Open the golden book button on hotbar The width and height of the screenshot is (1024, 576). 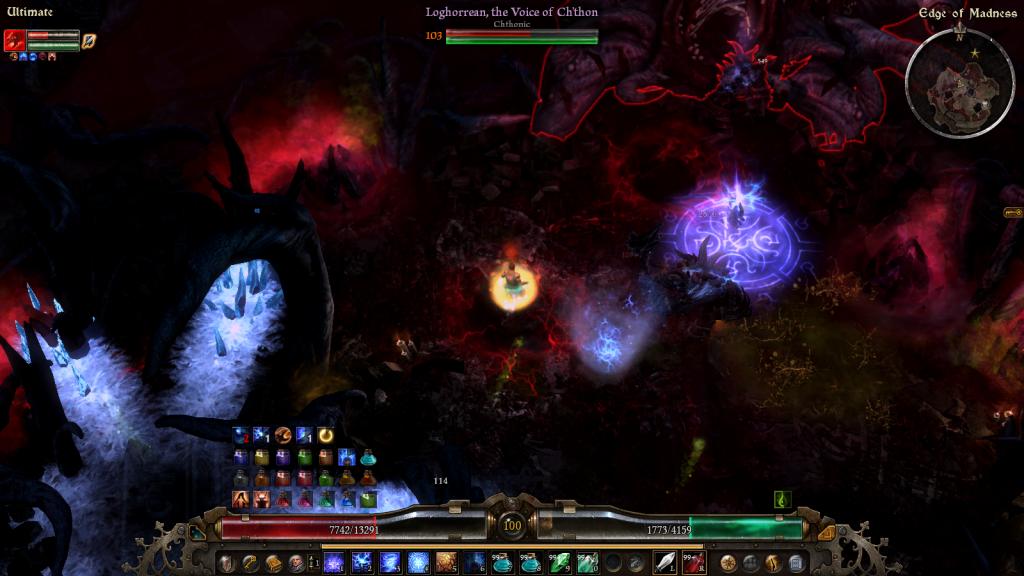pos(272,563)
